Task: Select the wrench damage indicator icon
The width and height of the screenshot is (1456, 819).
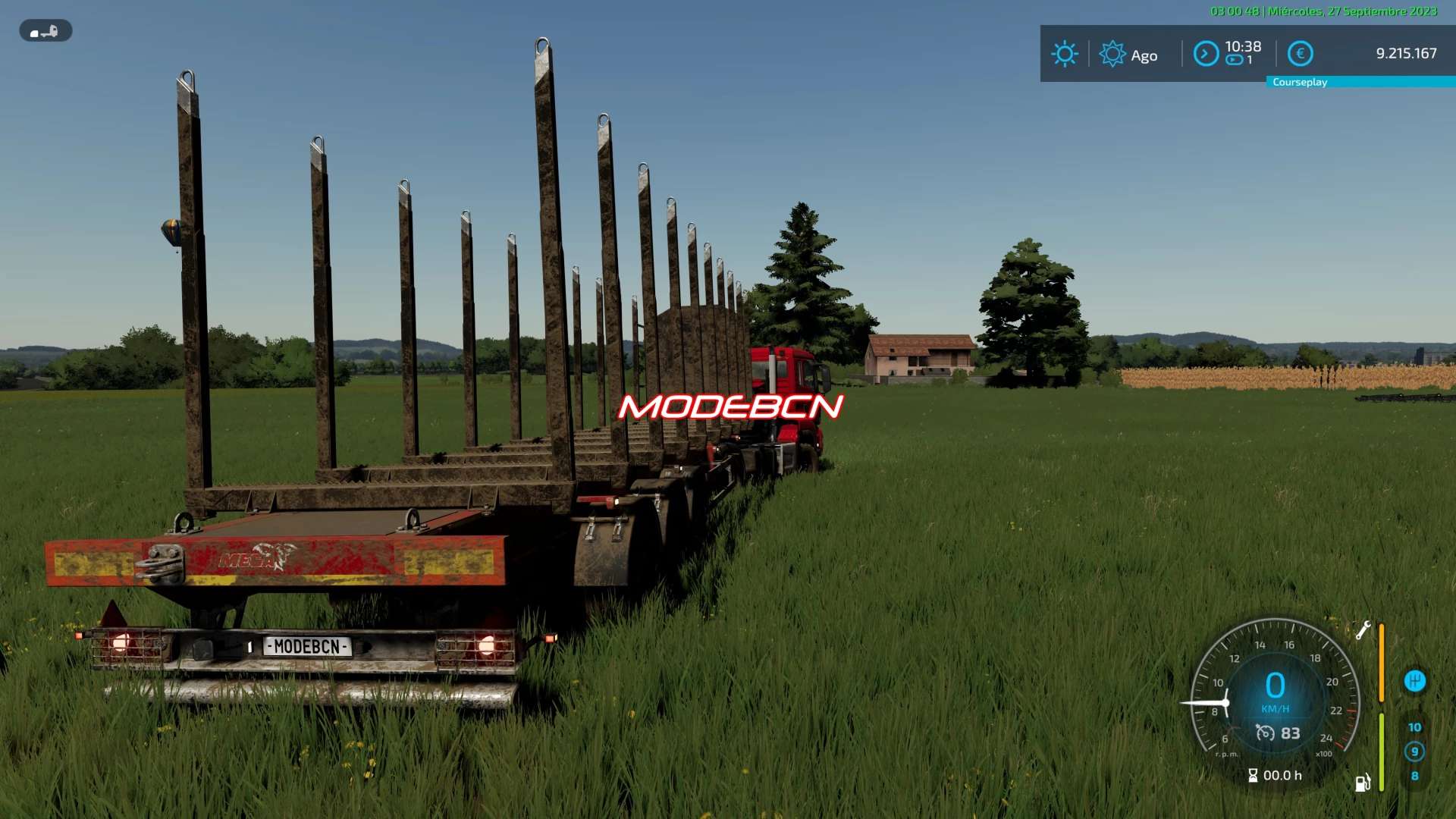Action: (1363, 630)
